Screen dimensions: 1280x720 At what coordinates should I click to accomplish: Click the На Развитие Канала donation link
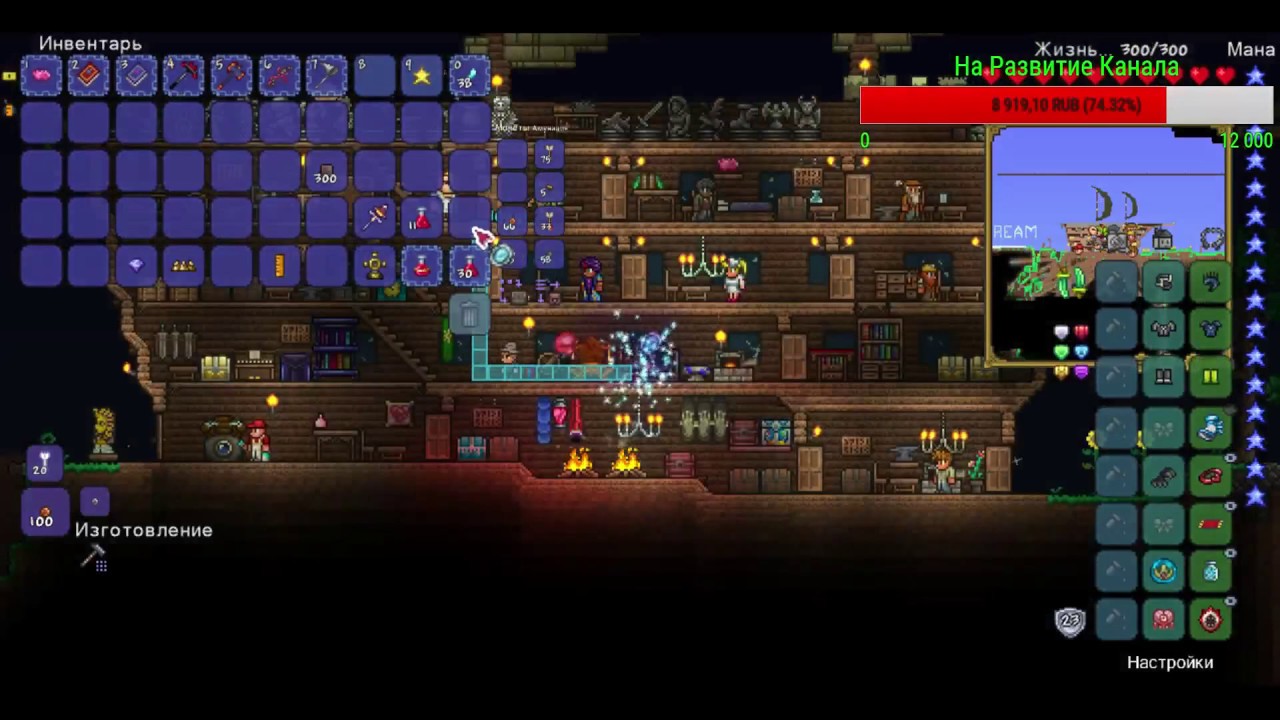coord(1066,68)
